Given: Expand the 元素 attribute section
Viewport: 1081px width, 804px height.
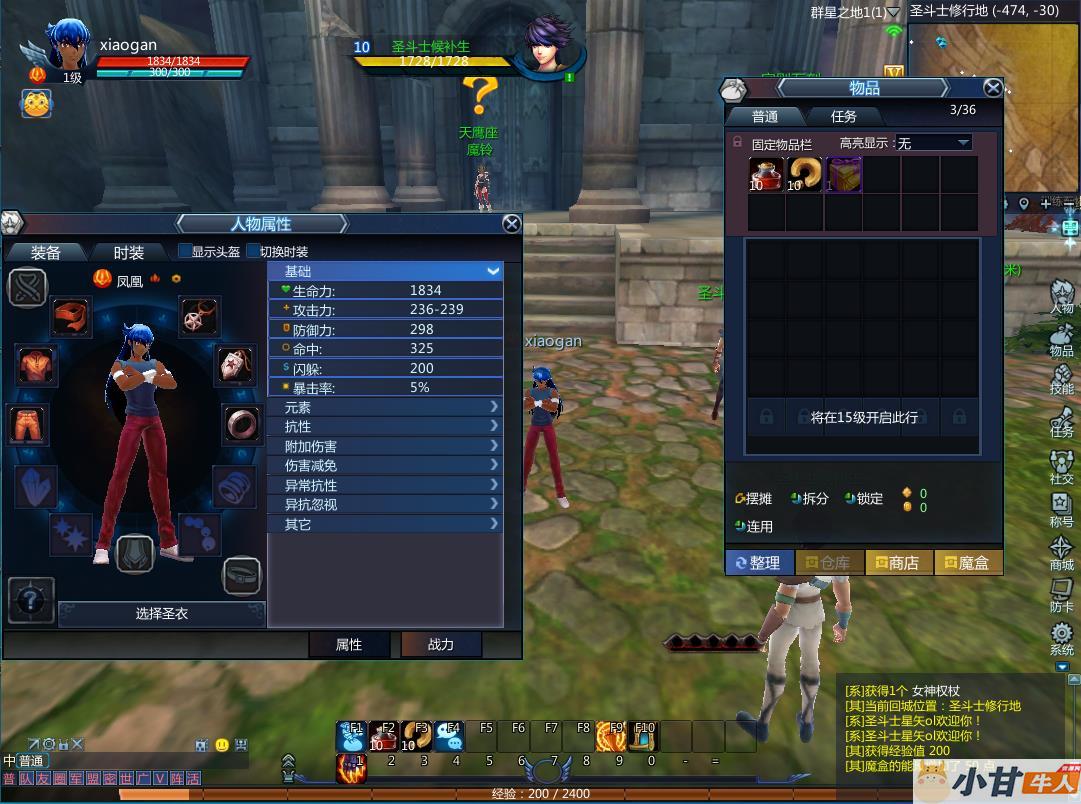Looking at the screenshot, I should click(x=385, y=408).
